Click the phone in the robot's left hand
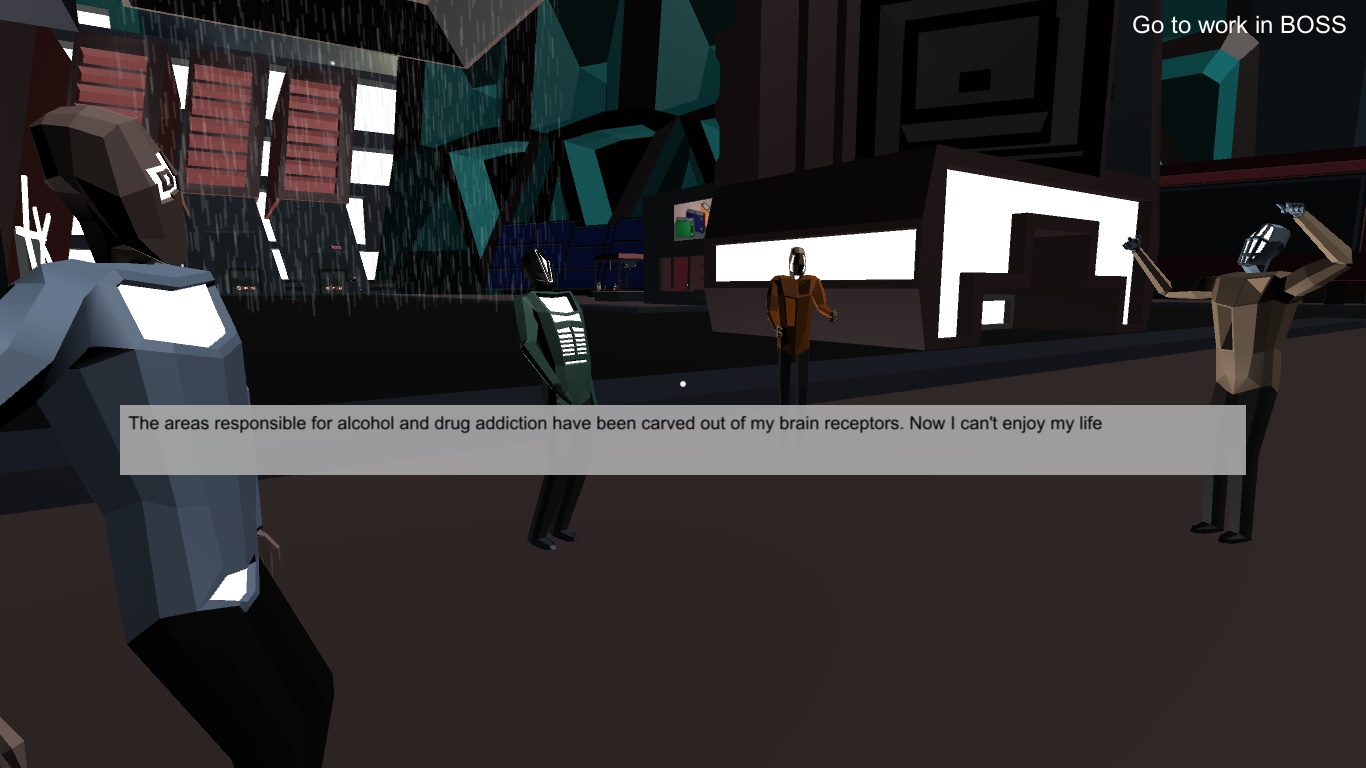 point(1132,243)
